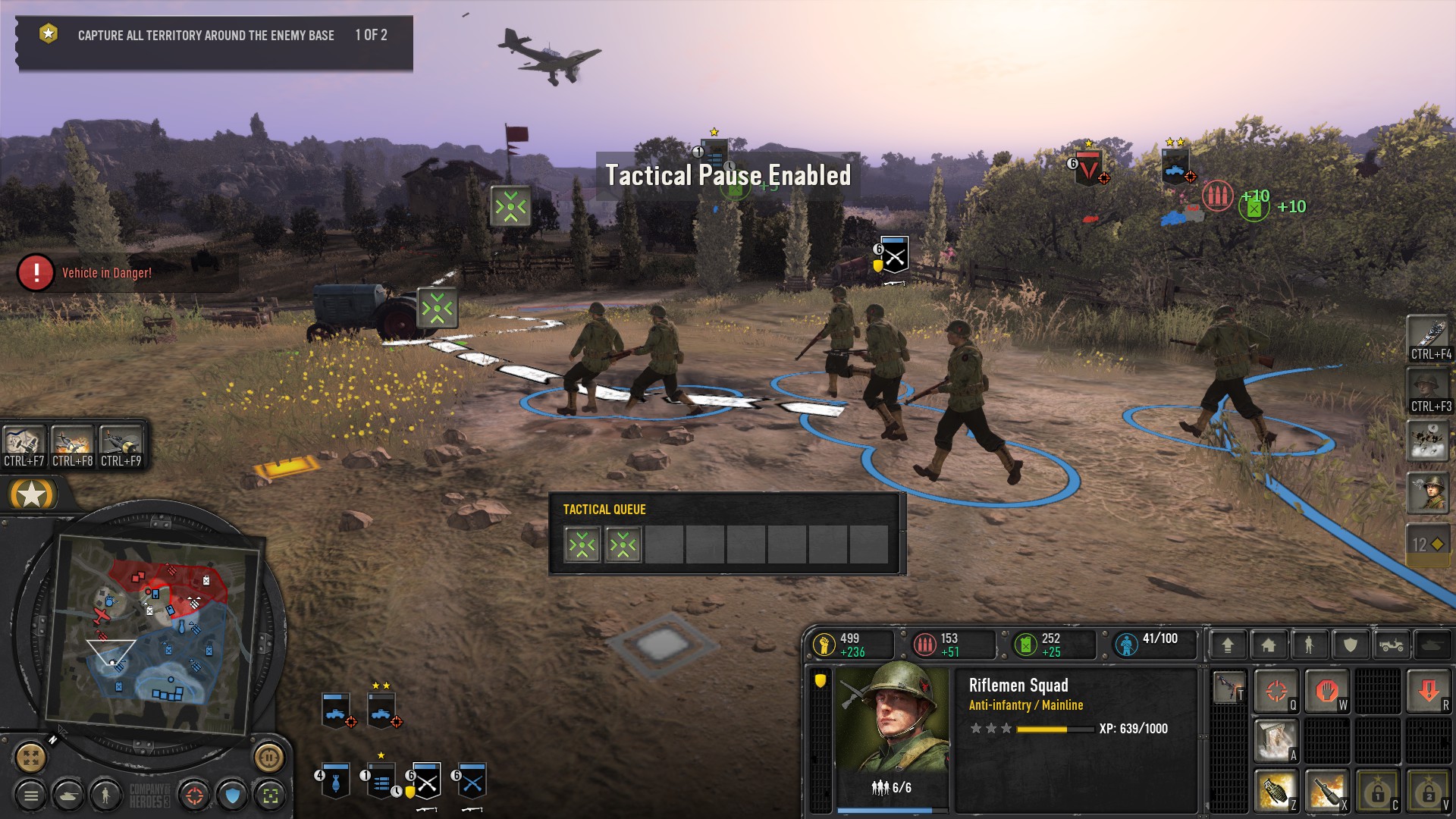The width and height of the screenshot is (1456, 819).
Task: Toggle the tactical pause button
Action: click(x=268, y=757)
